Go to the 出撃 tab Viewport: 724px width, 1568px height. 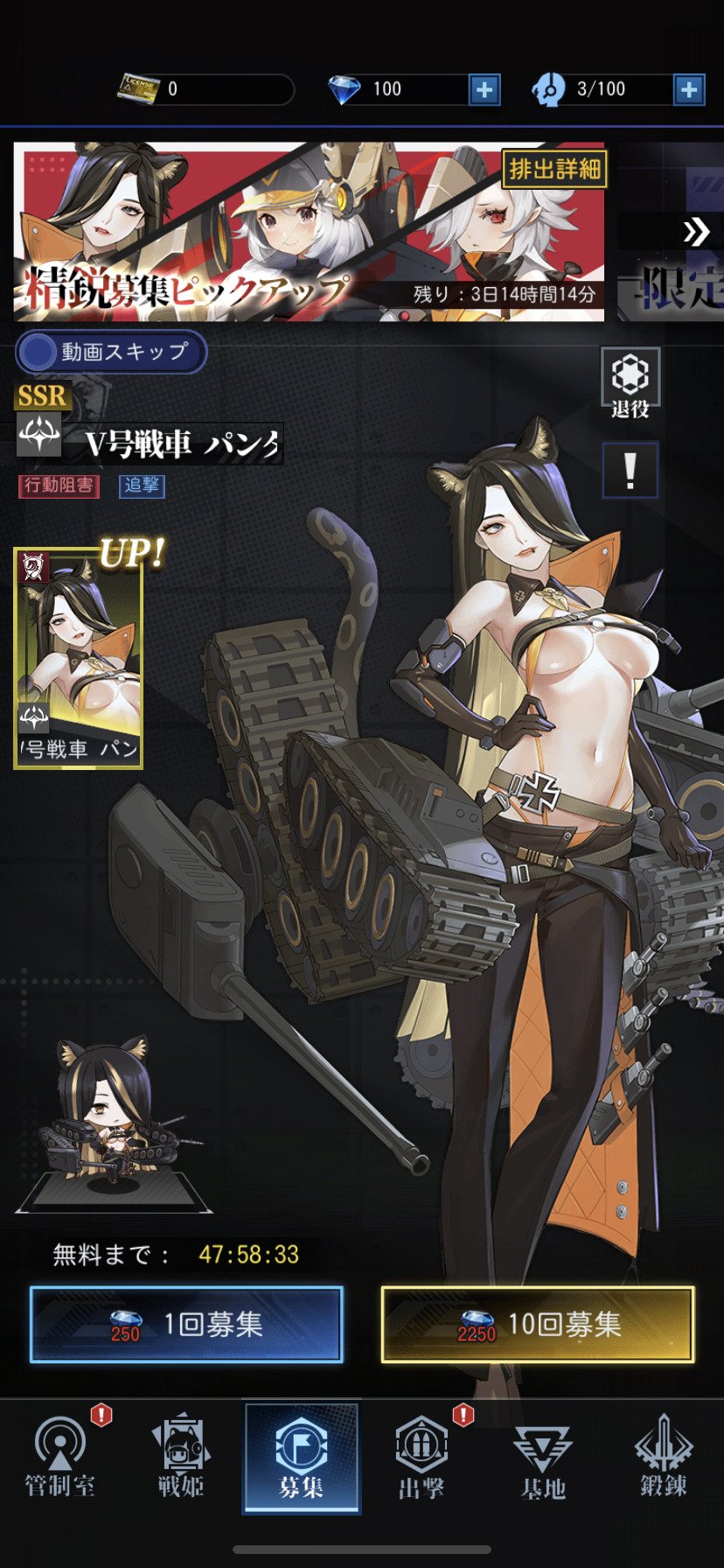coord(421,1458)
